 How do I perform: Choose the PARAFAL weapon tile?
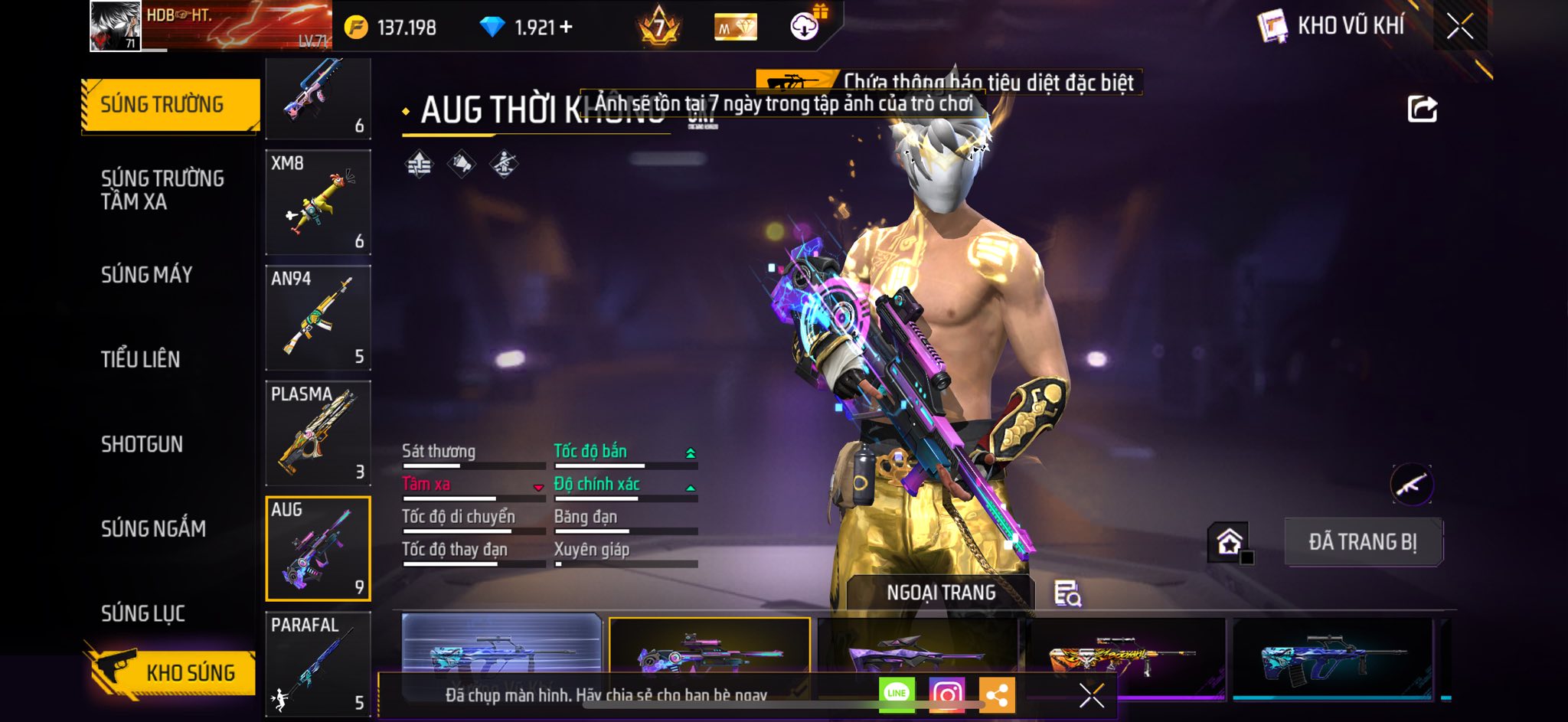tap(318, 663)
